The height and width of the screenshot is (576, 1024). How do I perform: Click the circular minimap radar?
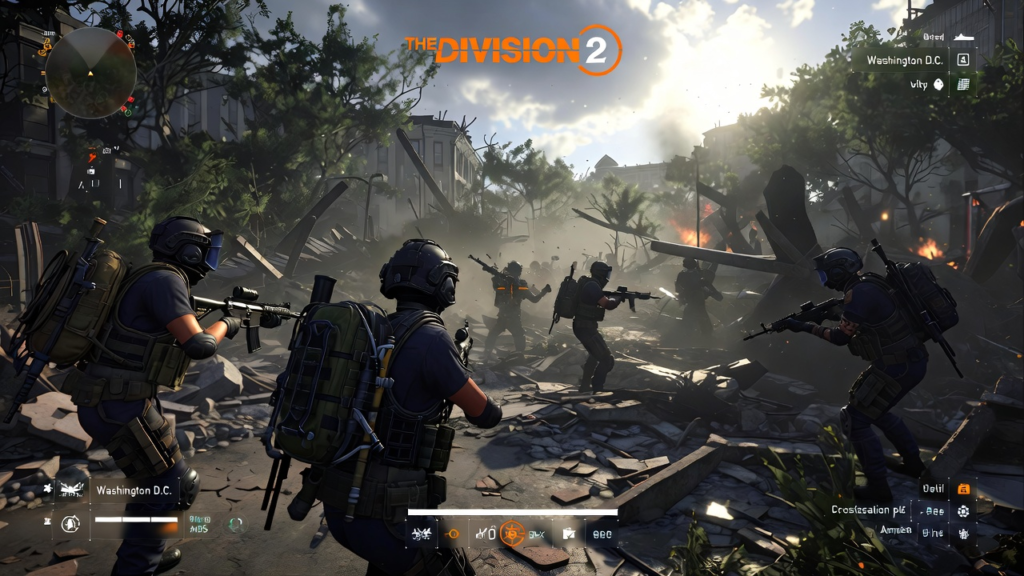(x=91, y=72)
